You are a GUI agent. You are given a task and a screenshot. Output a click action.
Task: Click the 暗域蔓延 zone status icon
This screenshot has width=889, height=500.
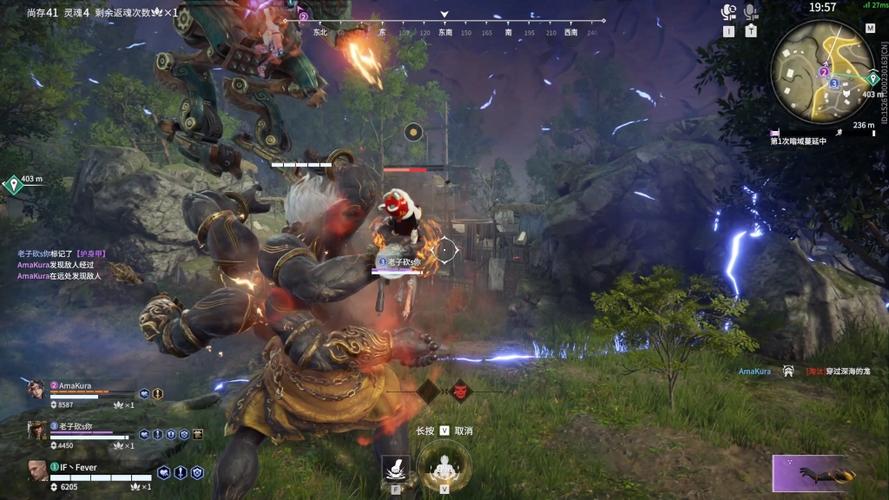(x=774, y=132)
